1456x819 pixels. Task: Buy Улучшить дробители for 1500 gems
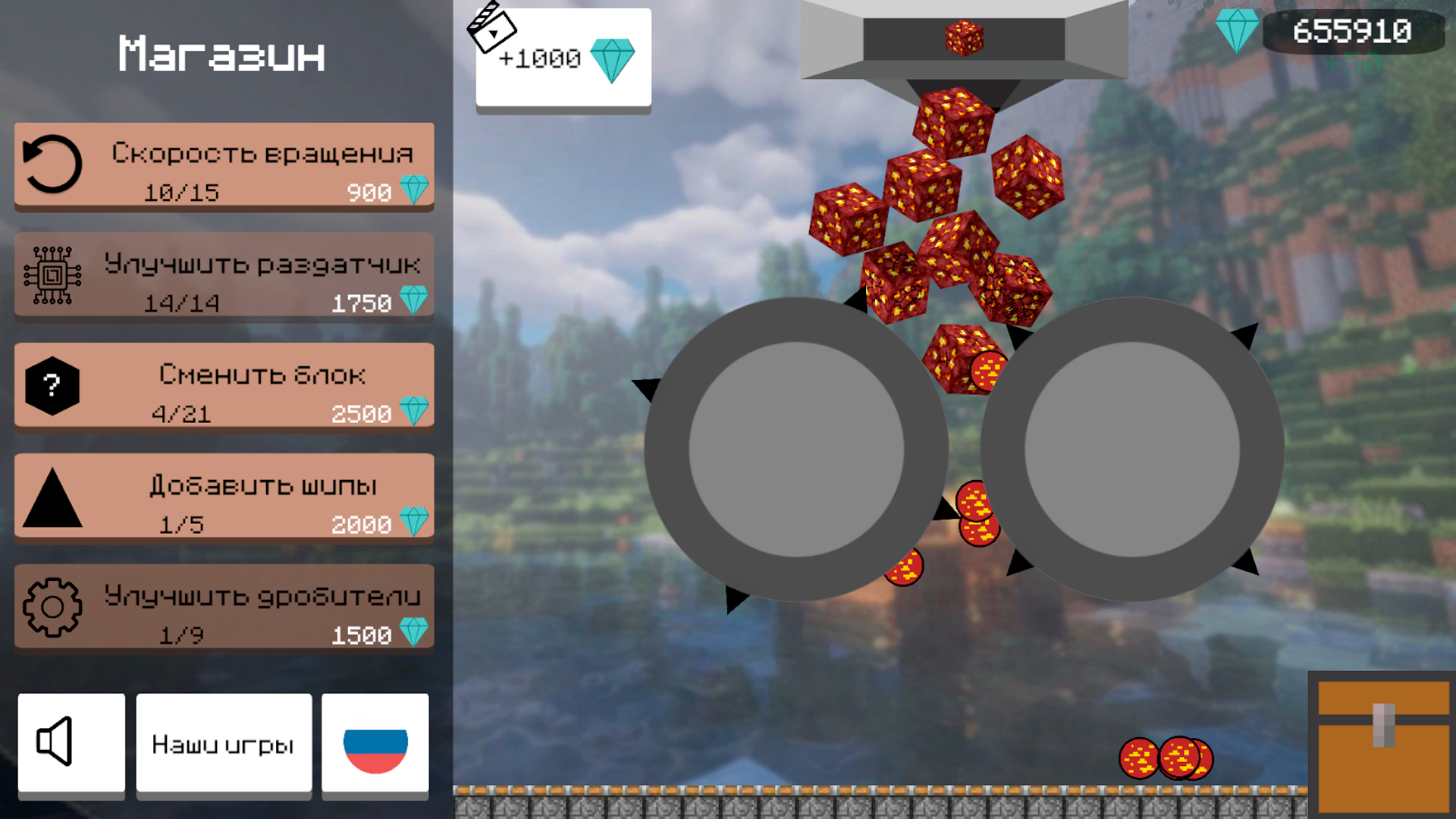[224, 608]
